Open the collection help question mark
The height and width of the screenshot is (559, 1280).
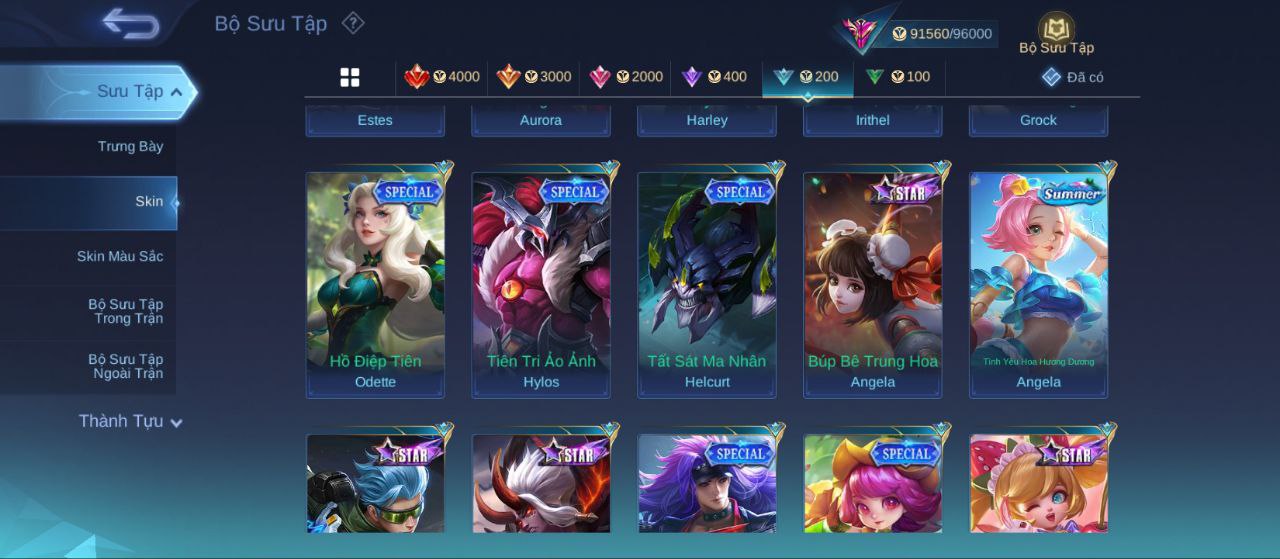pyautogui.click(x=353, y=23)
